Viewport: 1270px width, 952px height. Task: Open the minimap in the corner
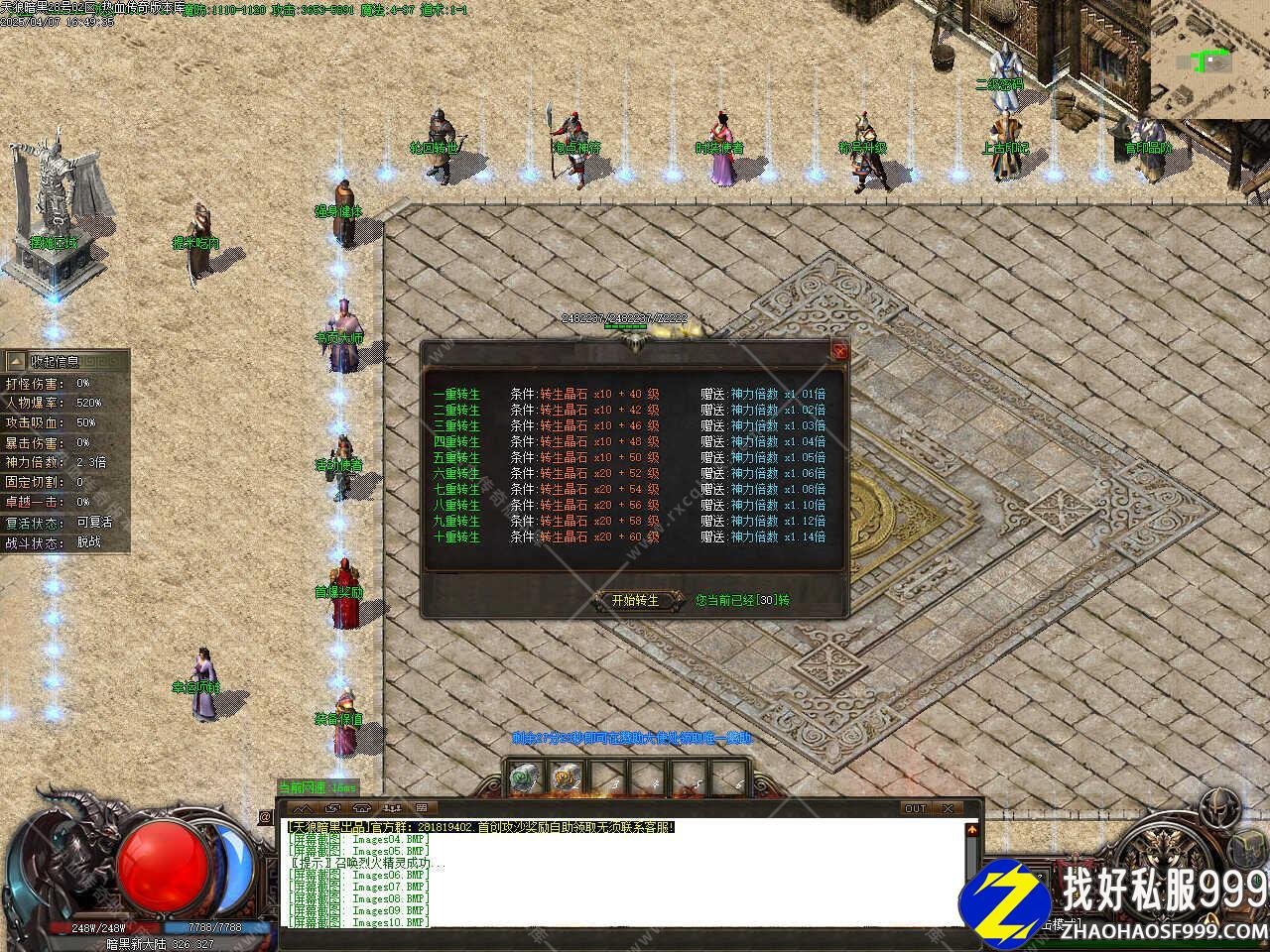(x=1210, y=59)
